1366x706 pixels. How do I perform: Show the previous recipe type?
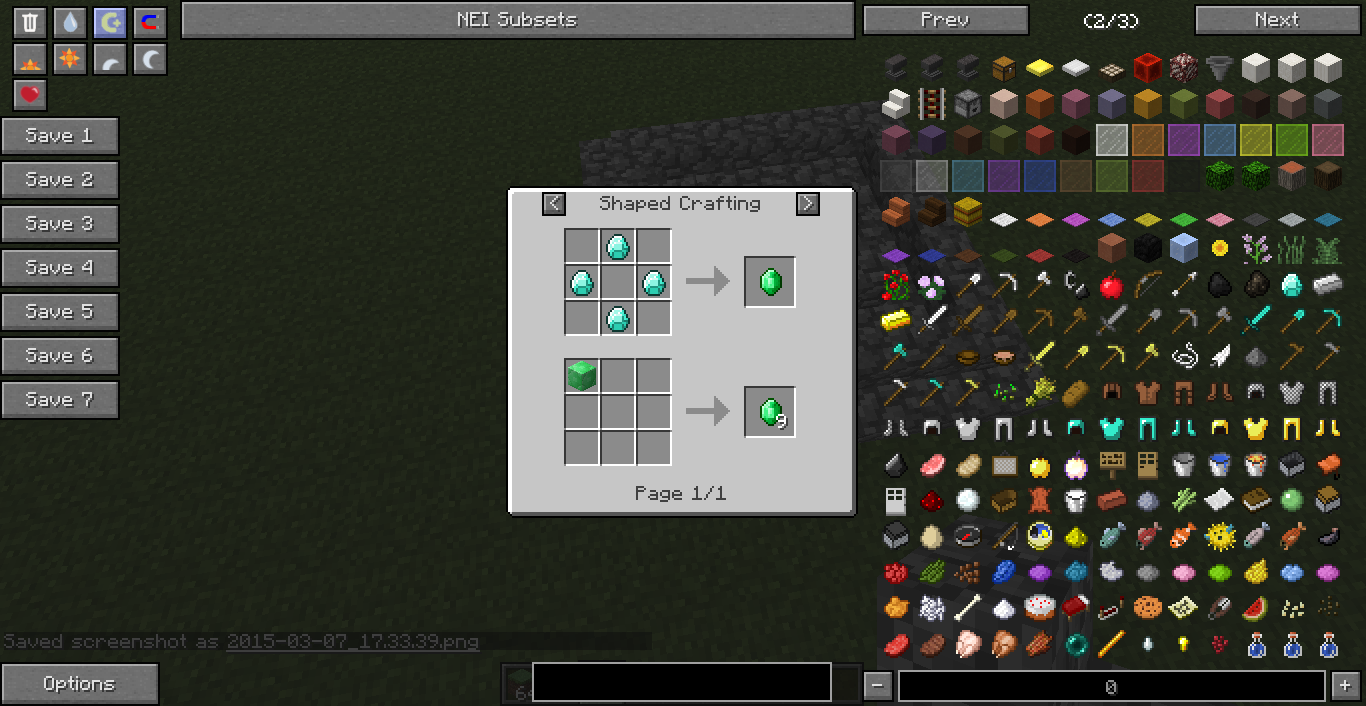(554, 204)
